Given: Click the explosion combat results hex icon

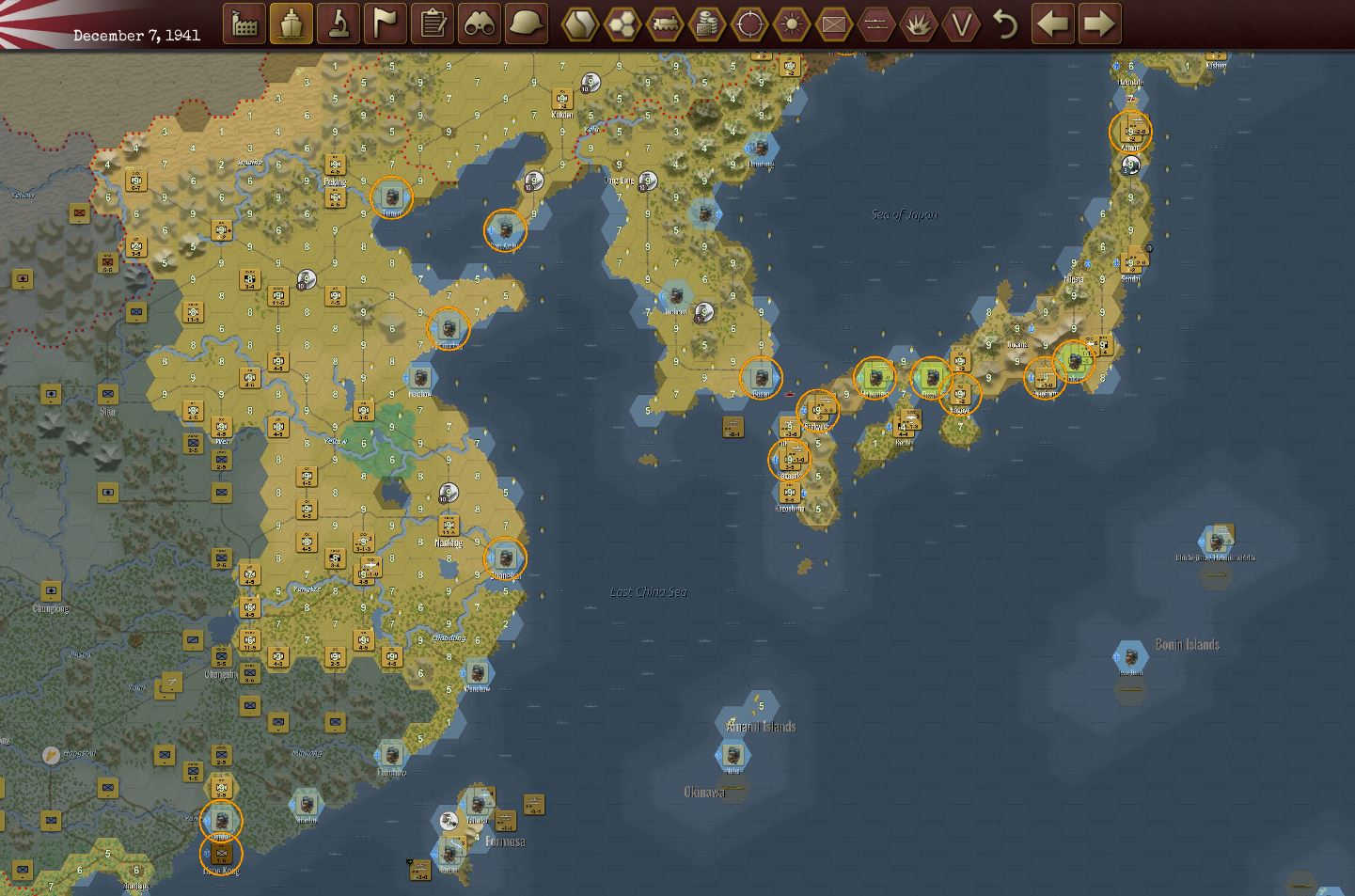Looking at the screenshot, I should 919,24.
